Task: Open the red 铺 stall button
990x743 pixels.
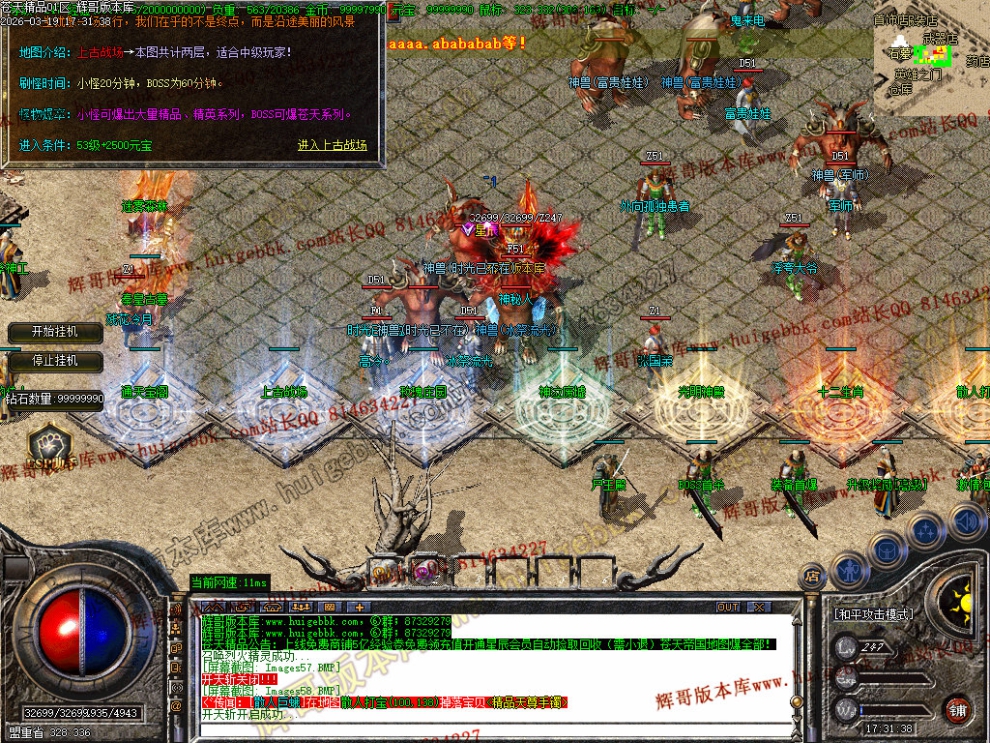Action: (x=958, y=711)
